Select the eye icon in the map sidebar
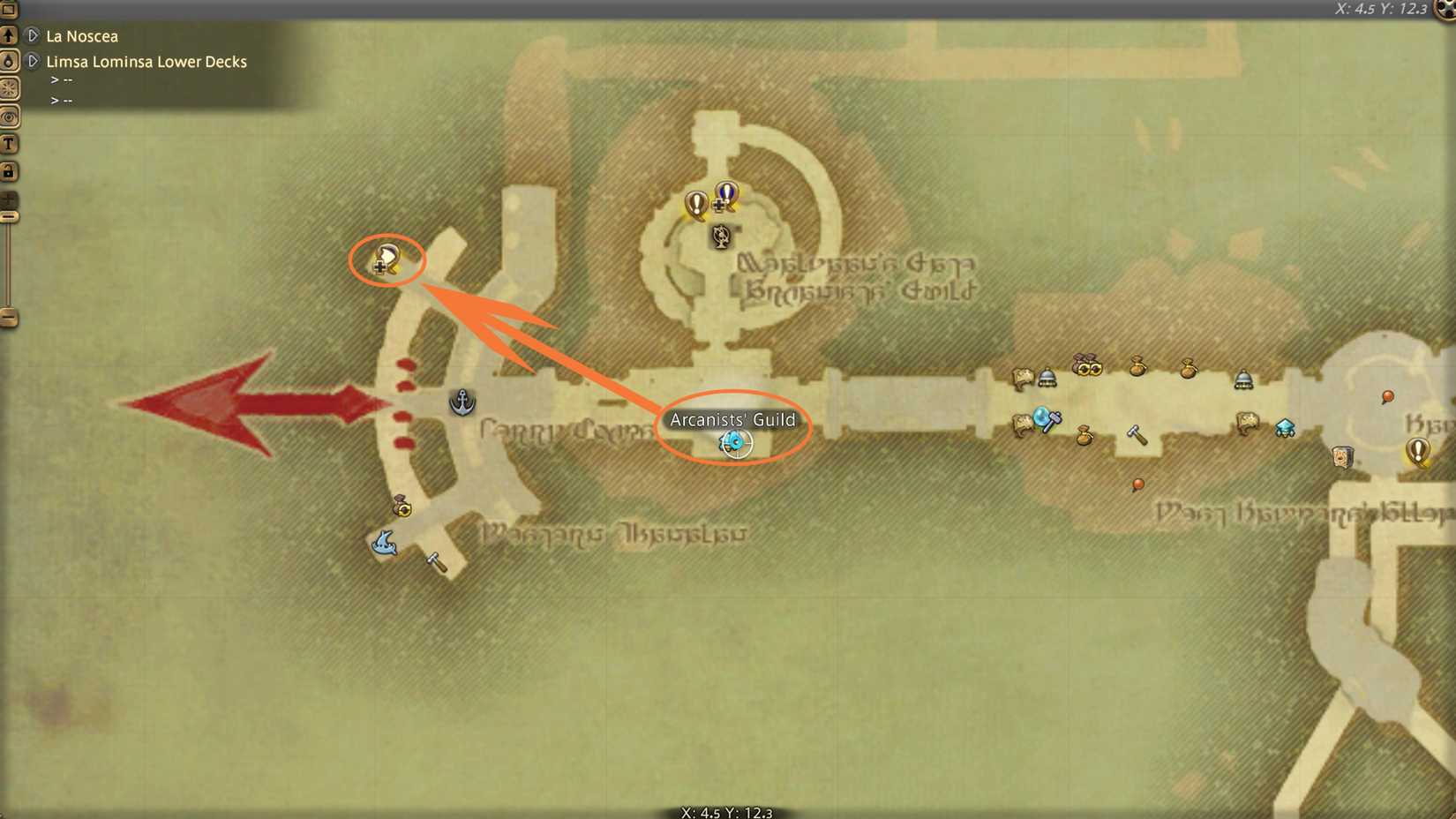Viewport: 1456px width, 819px height. 11,116
